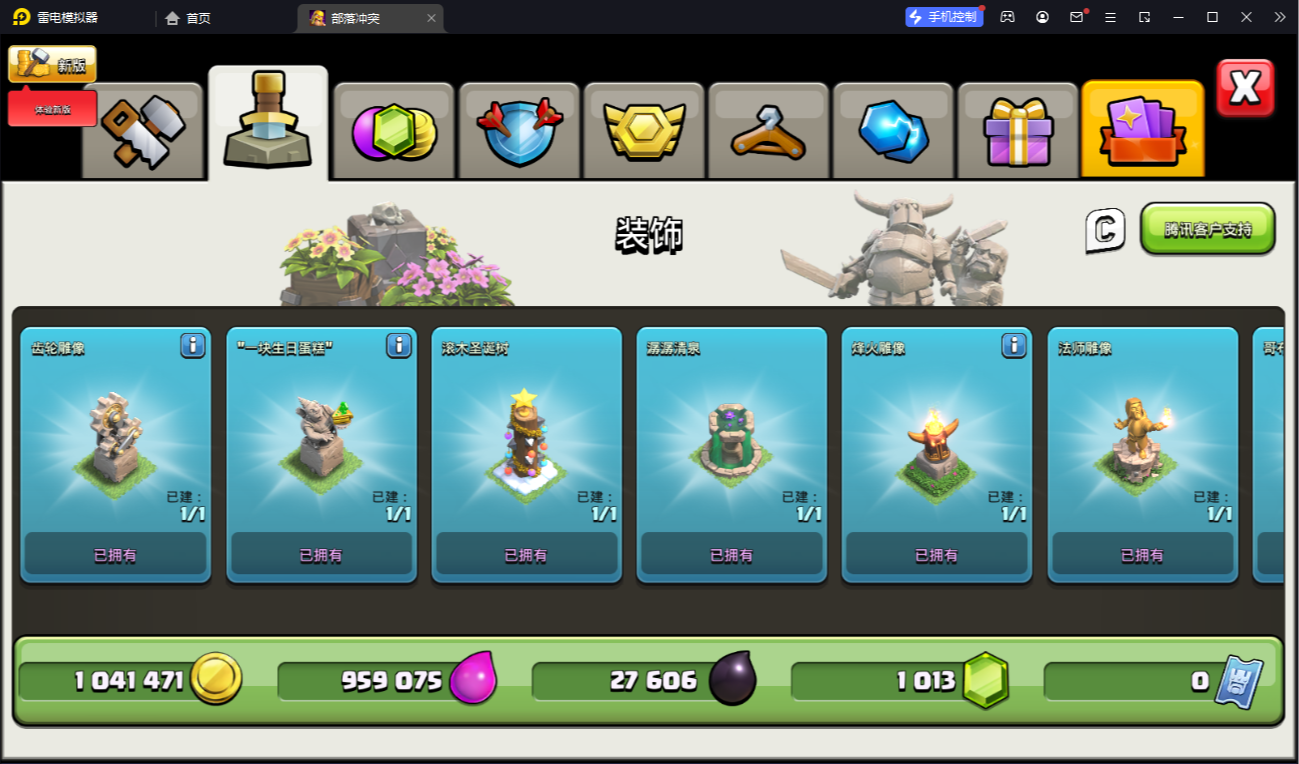This screenshot has height=764, width=1299.
Task: Click the yellow new version (新版) button
Action: pos(53,64)
